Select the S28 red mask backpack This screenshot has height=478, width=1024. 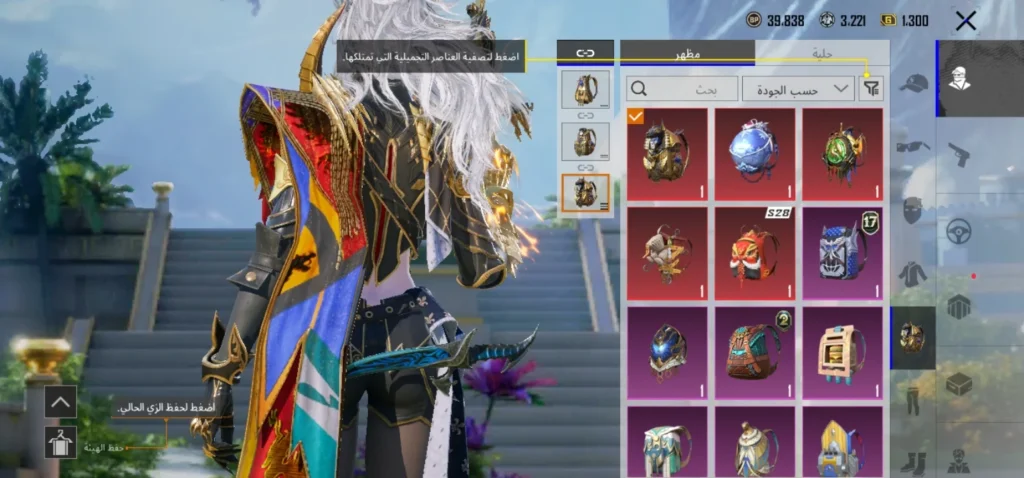pyautogui.click(x=755, y=252)
